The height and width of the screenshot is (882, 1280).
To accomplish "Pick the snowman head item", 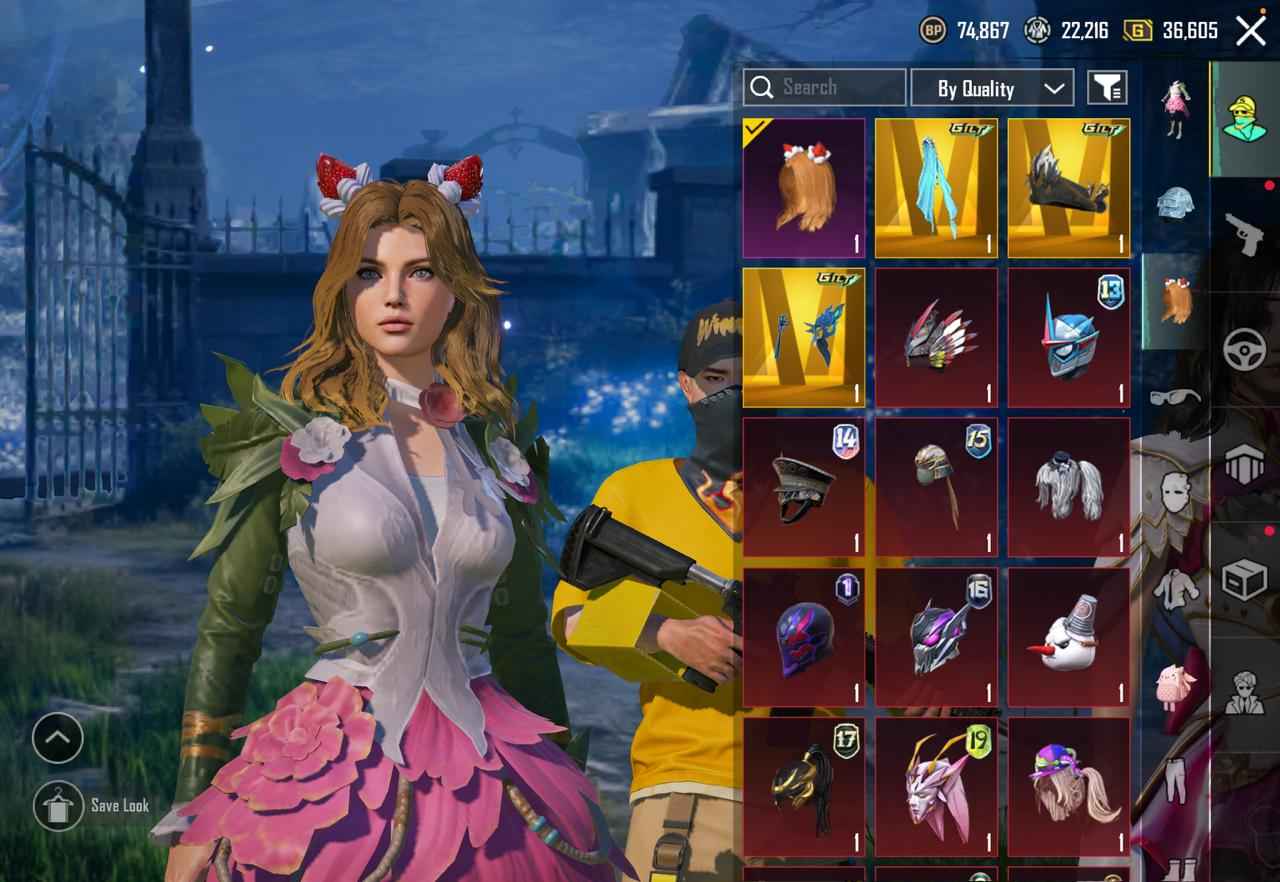I will pyautogui.click(x=1068, y=636).
